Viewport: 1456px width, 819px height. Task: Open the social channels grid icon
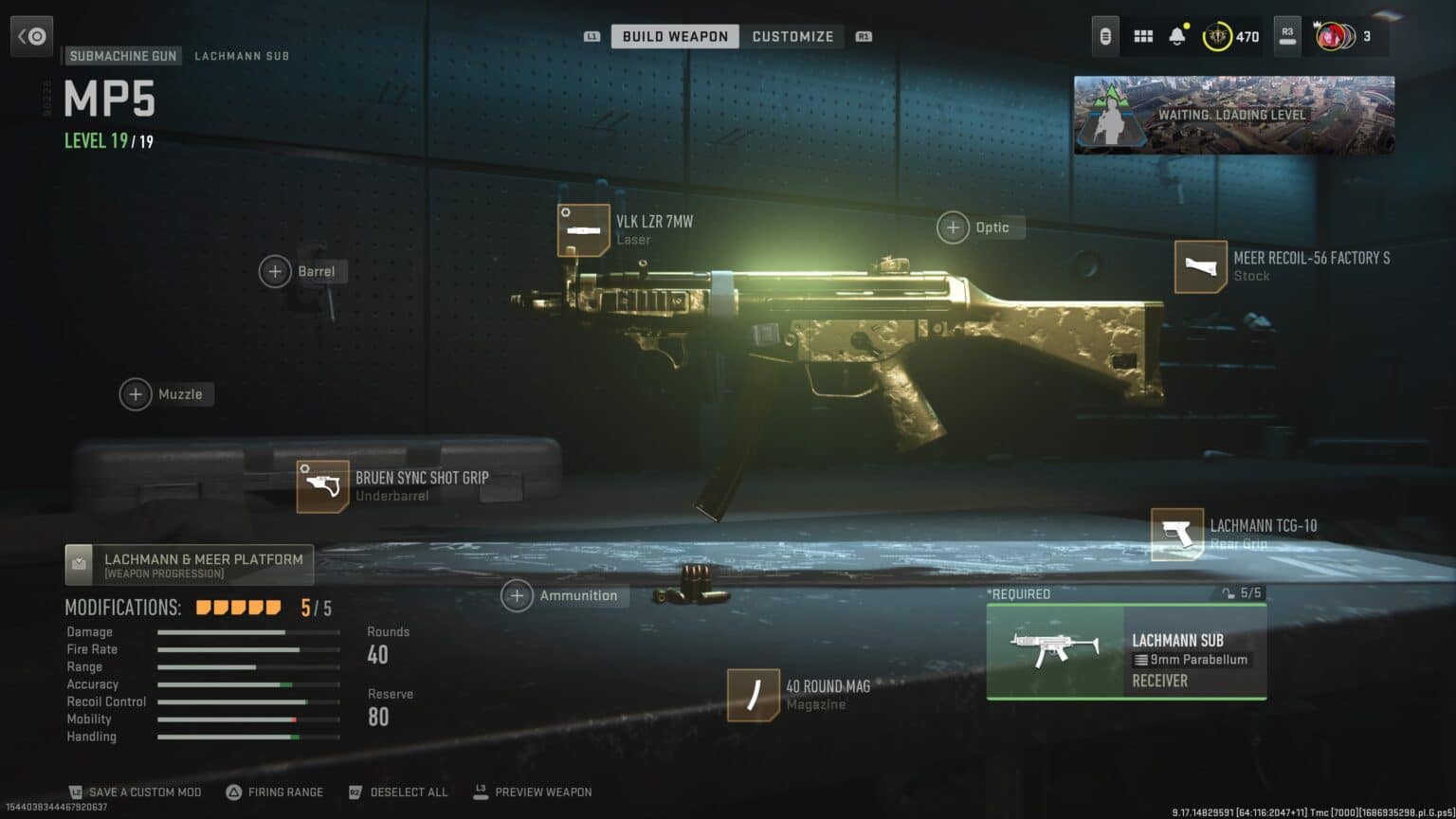[1142, 35]
